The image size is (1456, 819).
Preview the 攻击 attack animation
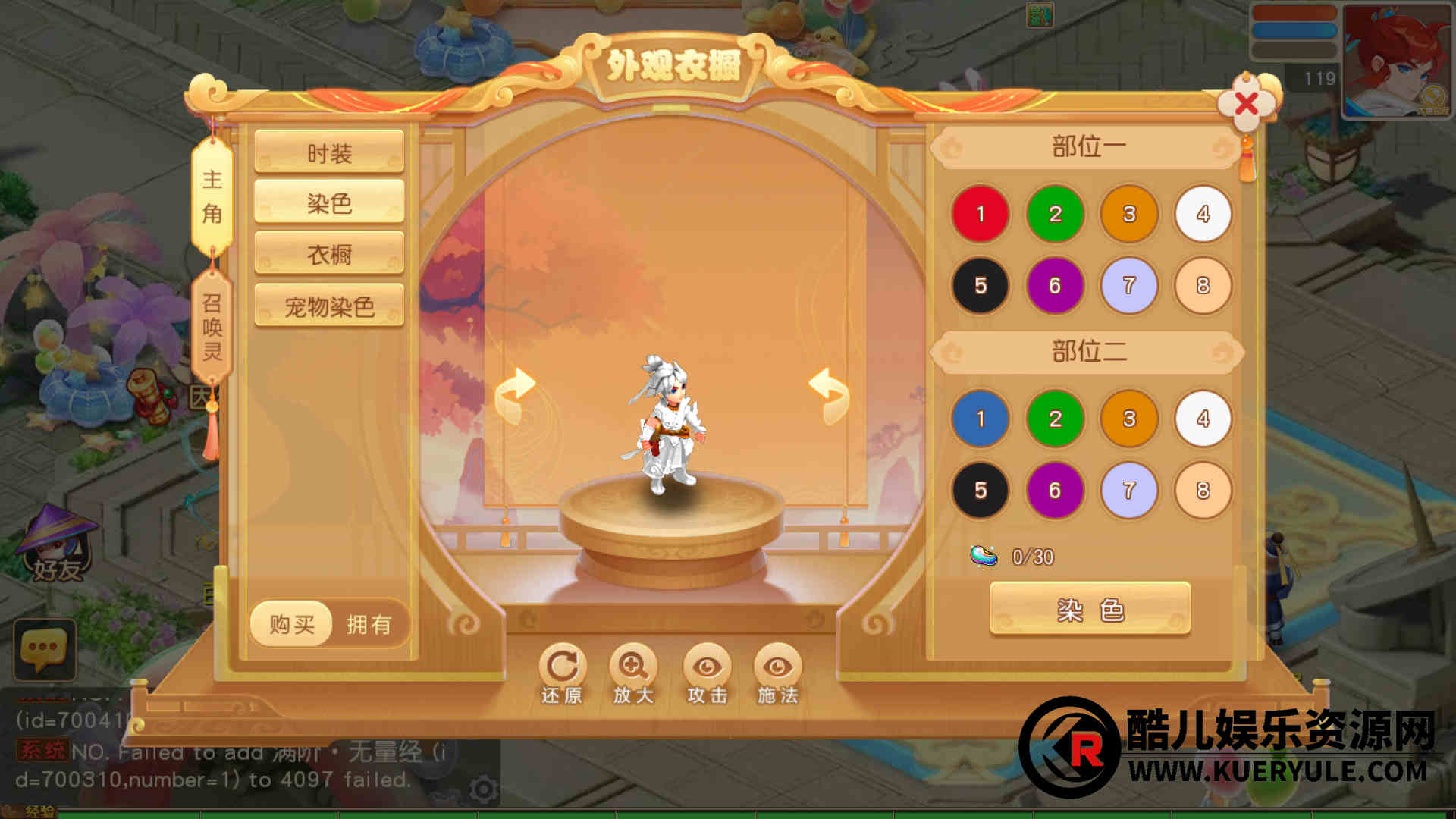(707, 674)
